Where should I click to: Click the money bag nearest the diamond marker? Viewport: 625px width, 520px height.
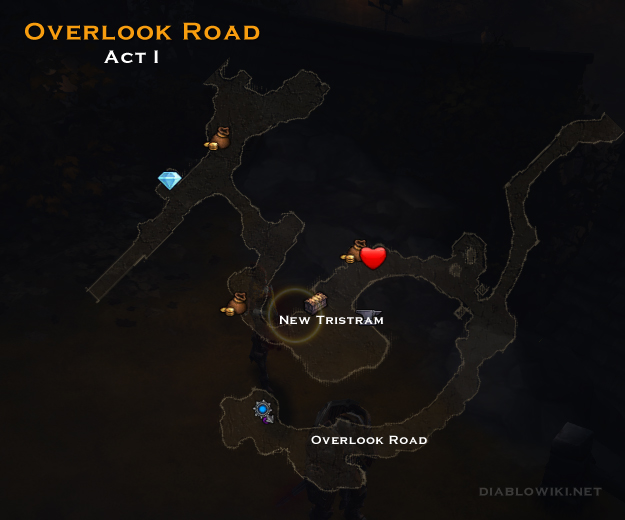[x=219, y=139]
